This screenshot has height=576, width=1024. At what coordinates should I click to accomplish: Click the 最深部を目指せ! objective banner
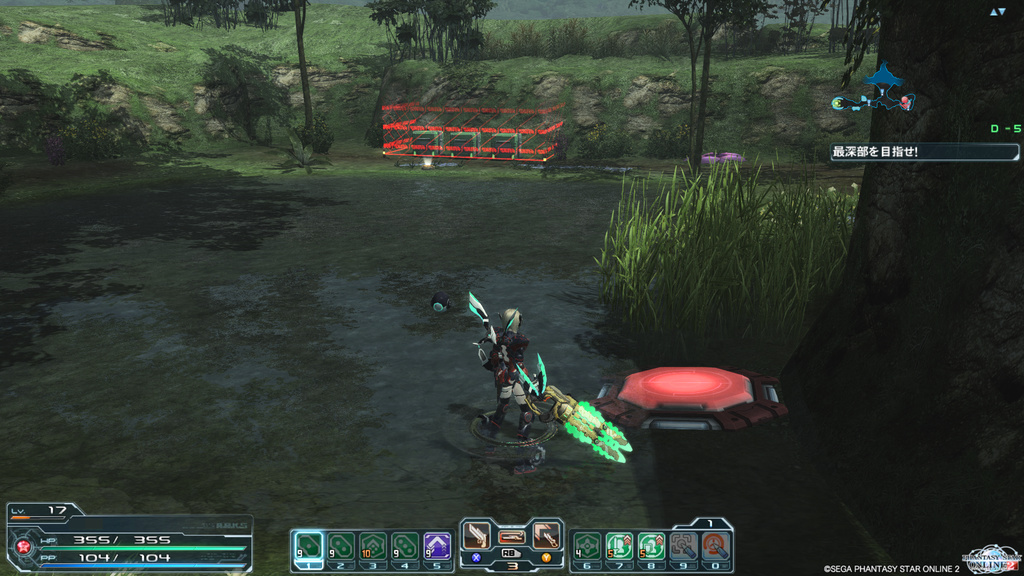coord(924,152)
